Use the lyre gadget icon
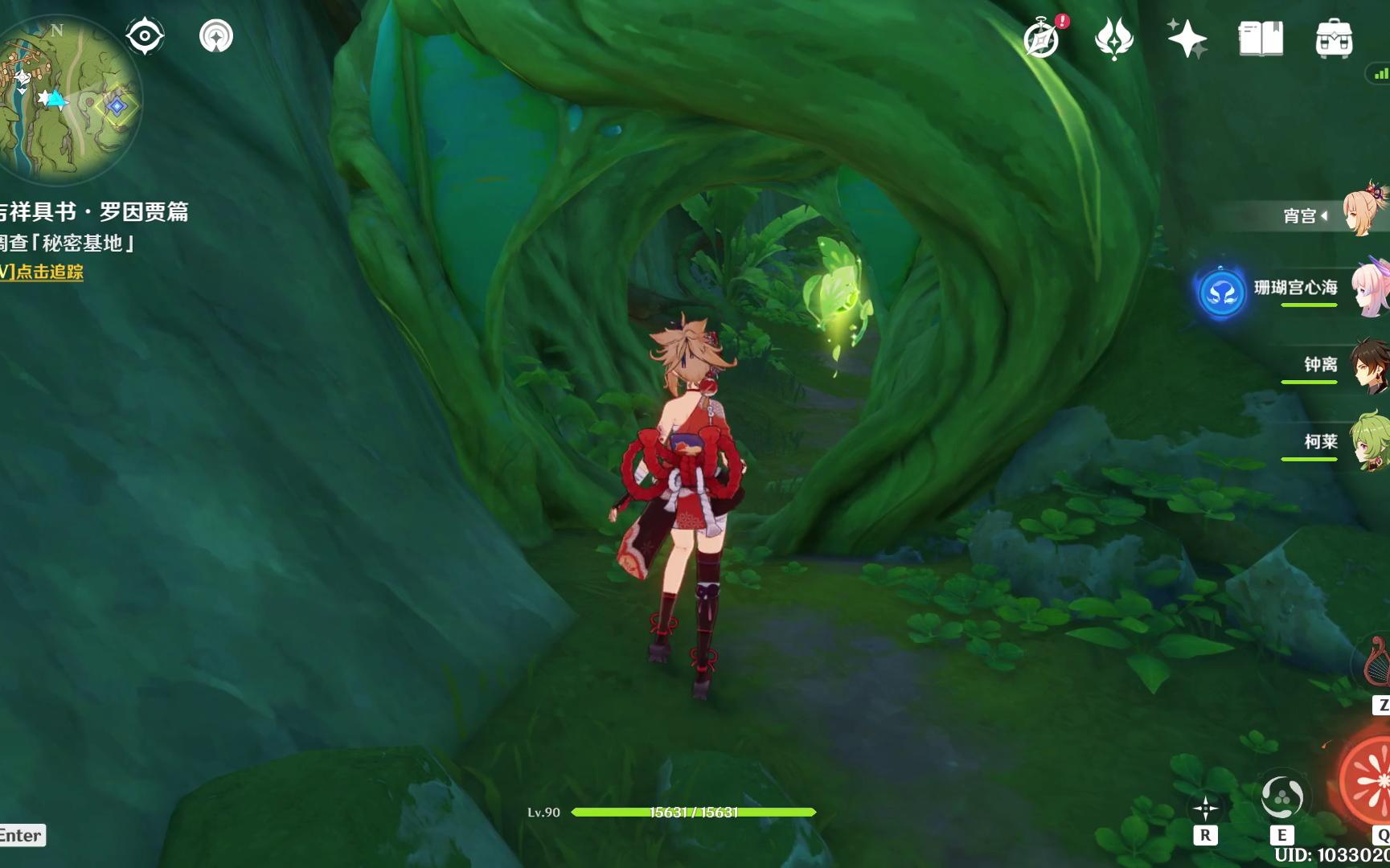 (x=1376, y=663)
